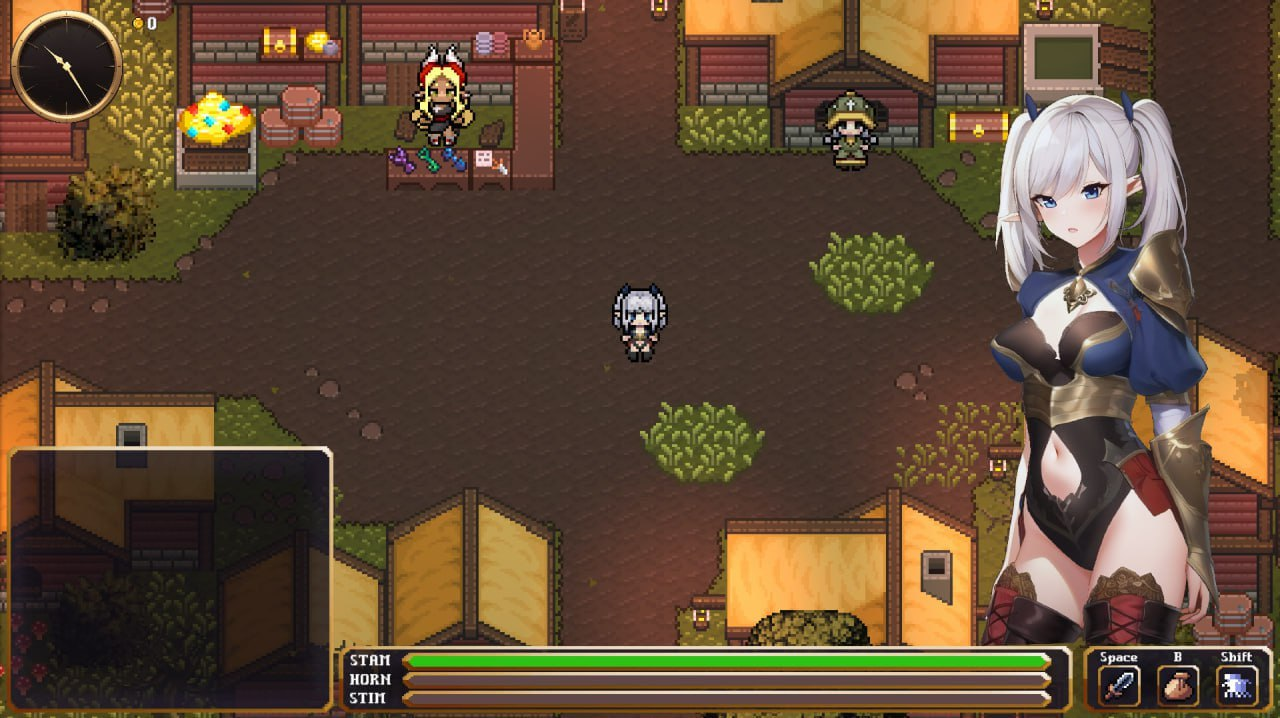Activate the sword attack icon
The height and width of the screenshot is (718, 1280).
(x=1118, y=686)
